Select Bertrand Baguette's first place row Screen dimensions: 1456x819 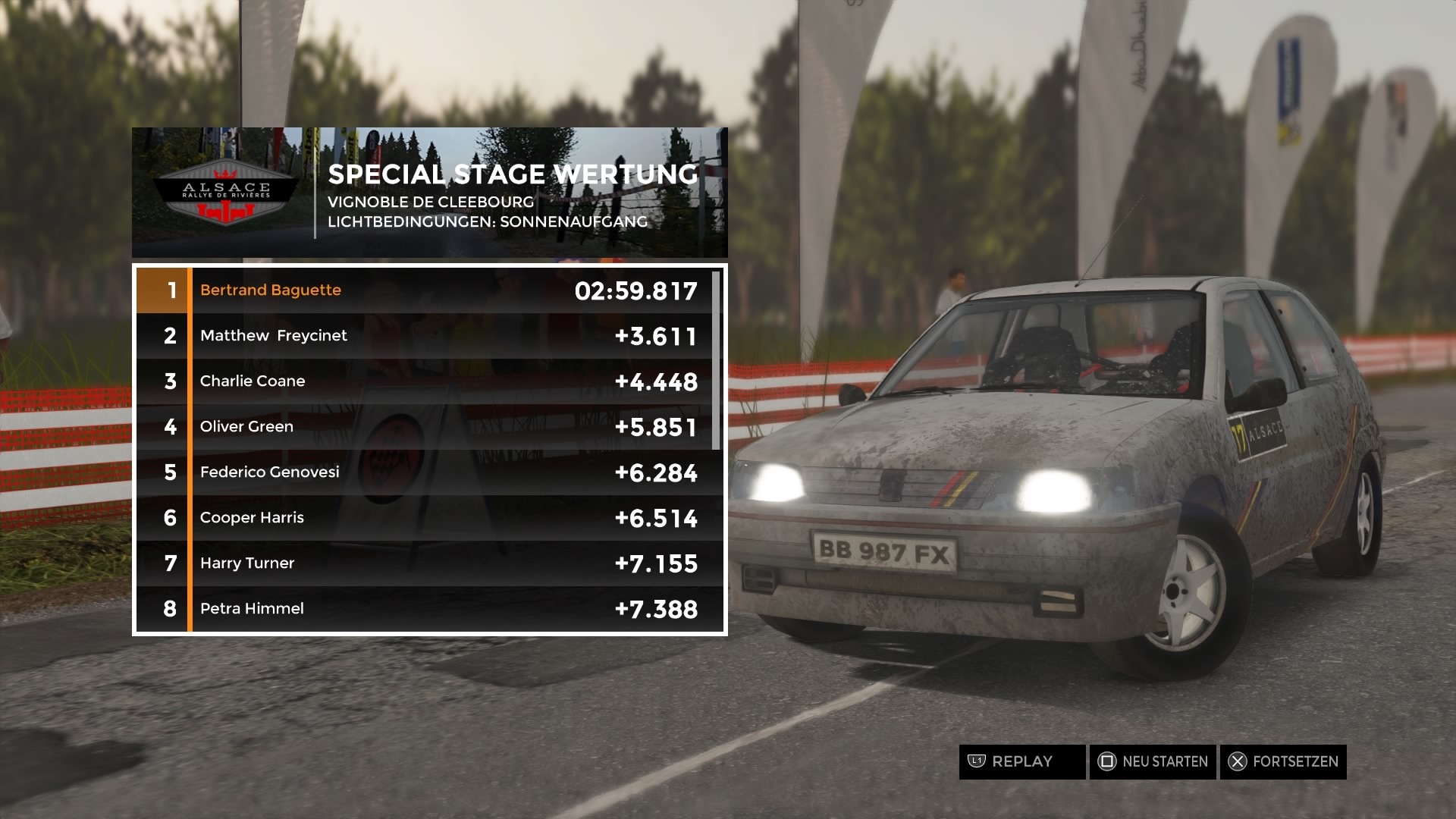point(429,290)
